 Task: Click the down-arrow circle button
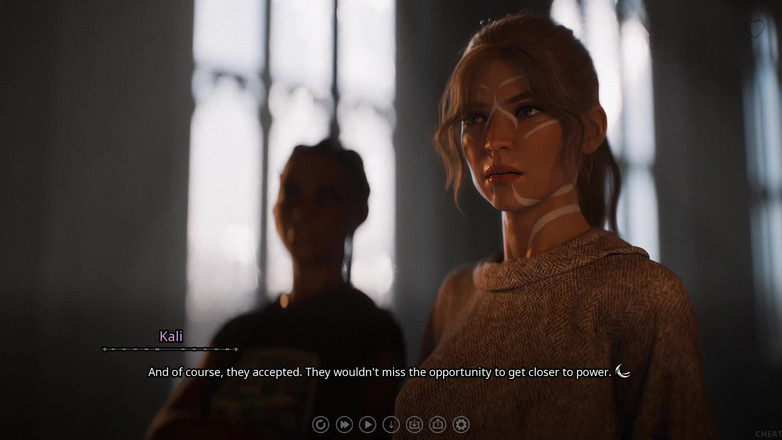click(x=391, y=425)
